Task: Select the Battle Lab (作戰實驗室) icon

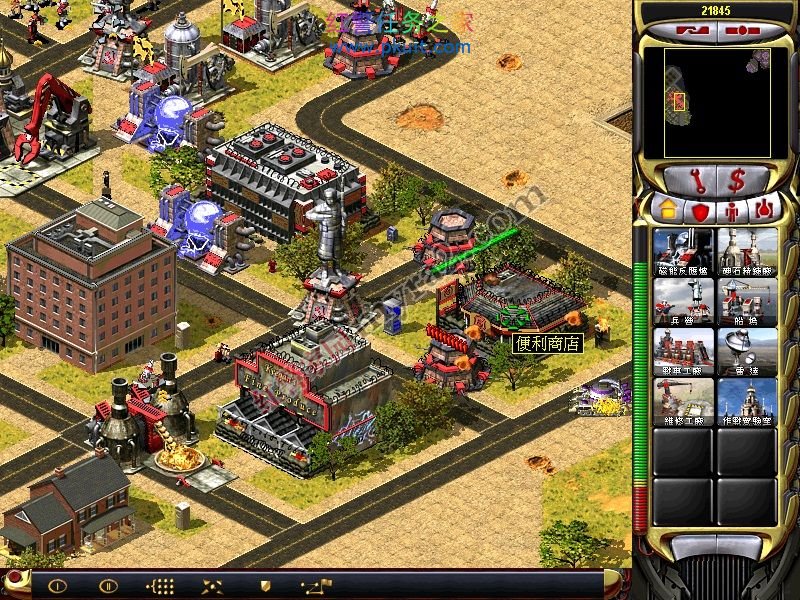Action: tap(747, 402)
